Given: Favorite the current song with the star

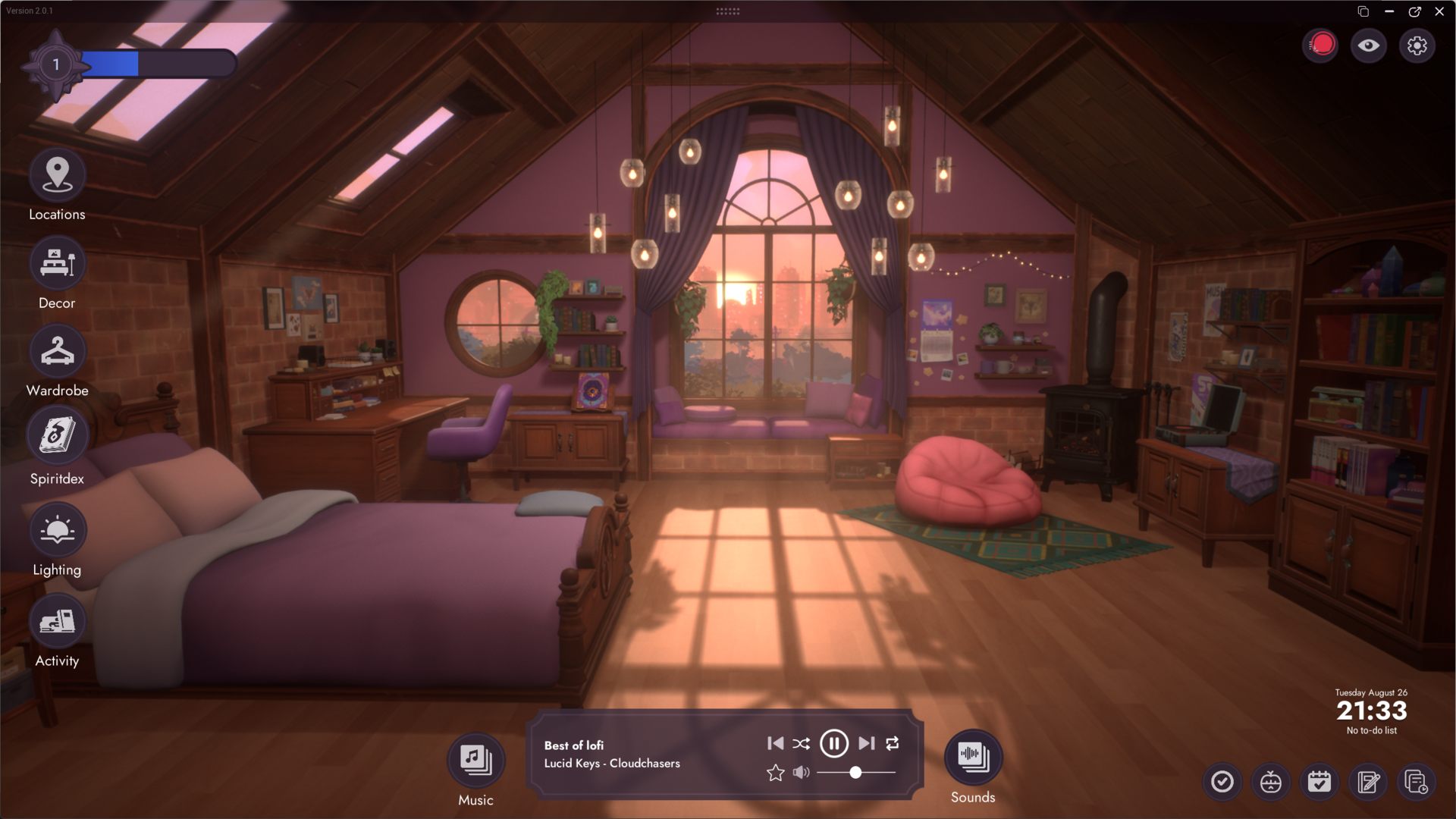Looking at the screenshot, I should coord(775,773).
